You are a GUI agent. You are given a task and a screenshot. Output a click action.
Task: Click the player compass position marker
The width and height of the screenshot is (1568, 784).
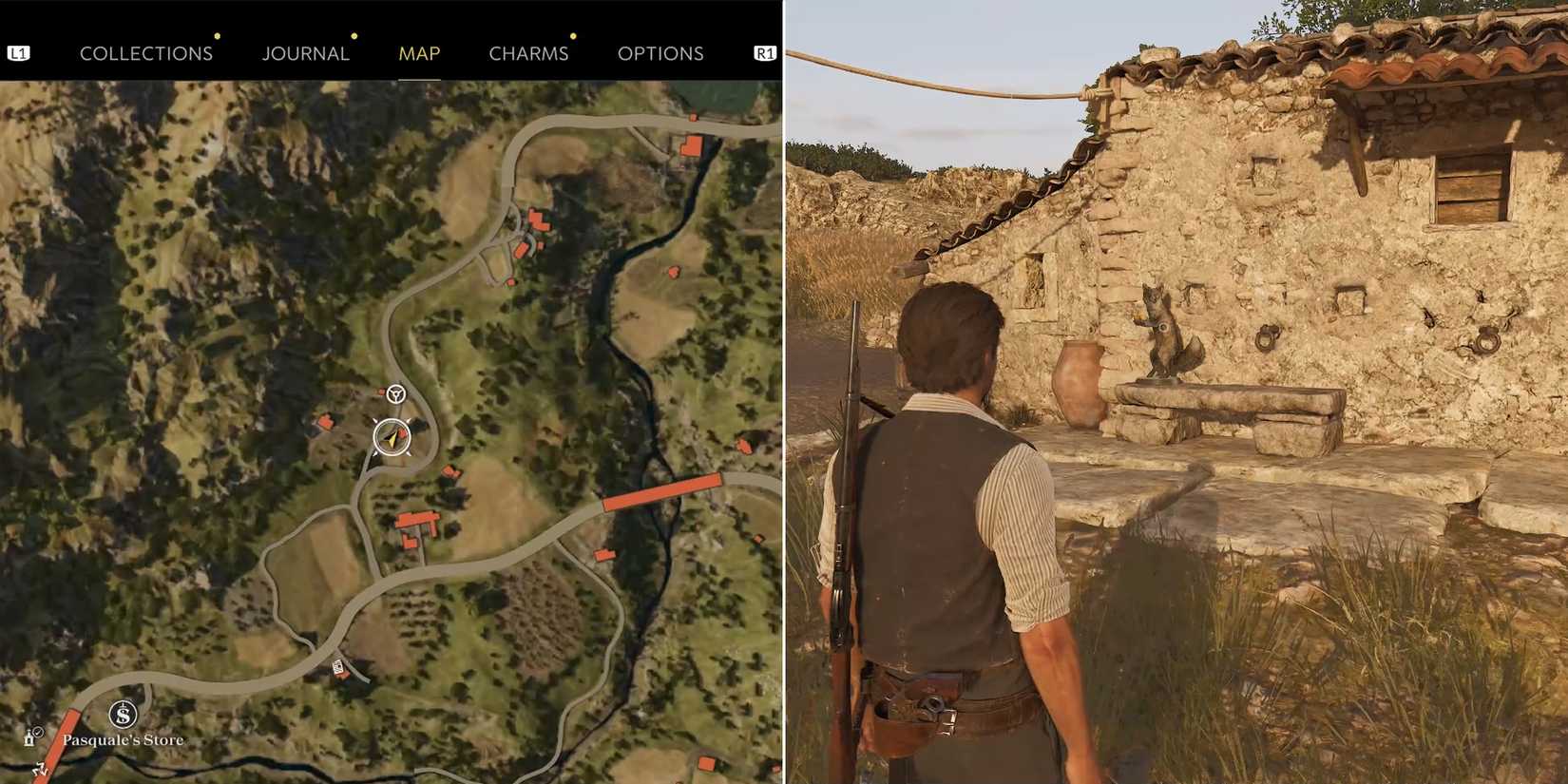click(x=391, y=436)
